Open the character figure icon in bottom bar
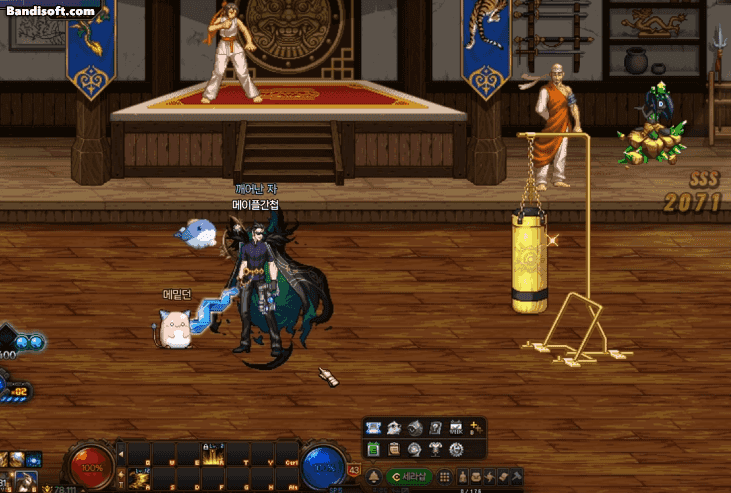This screenshot has height=493, width=731. (461, 477)
